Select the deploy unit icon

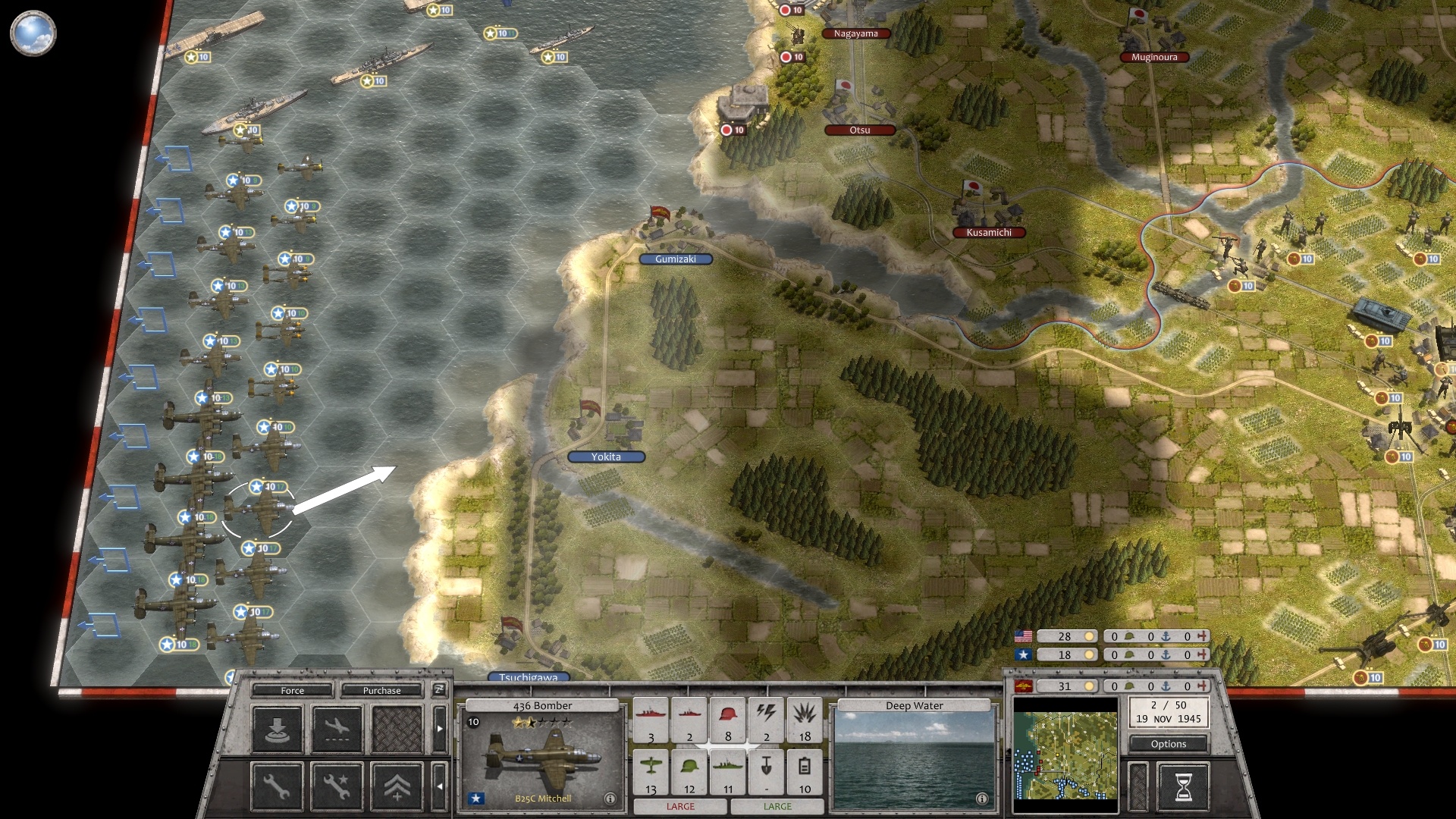click(276, 730)
